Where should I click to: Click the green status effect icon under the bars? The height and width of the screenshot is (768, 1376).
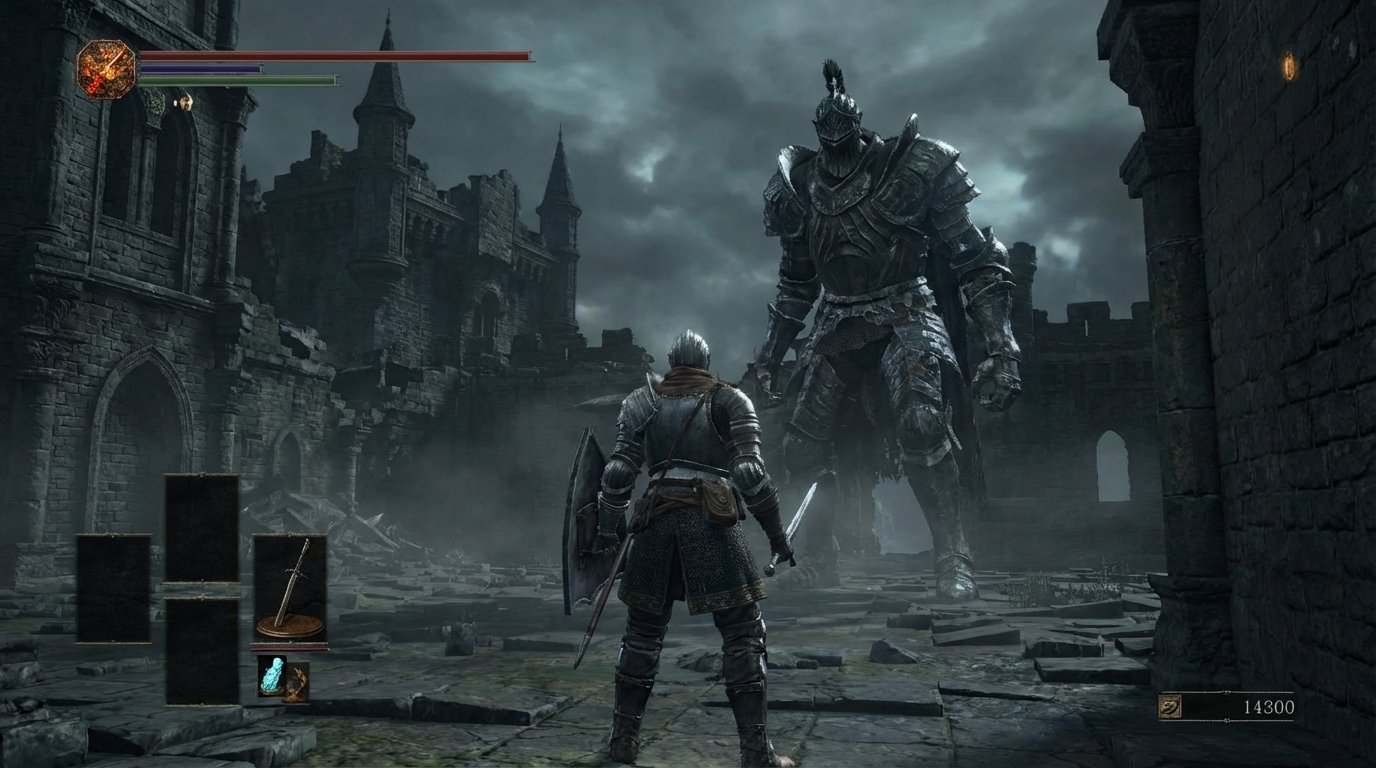155,103
